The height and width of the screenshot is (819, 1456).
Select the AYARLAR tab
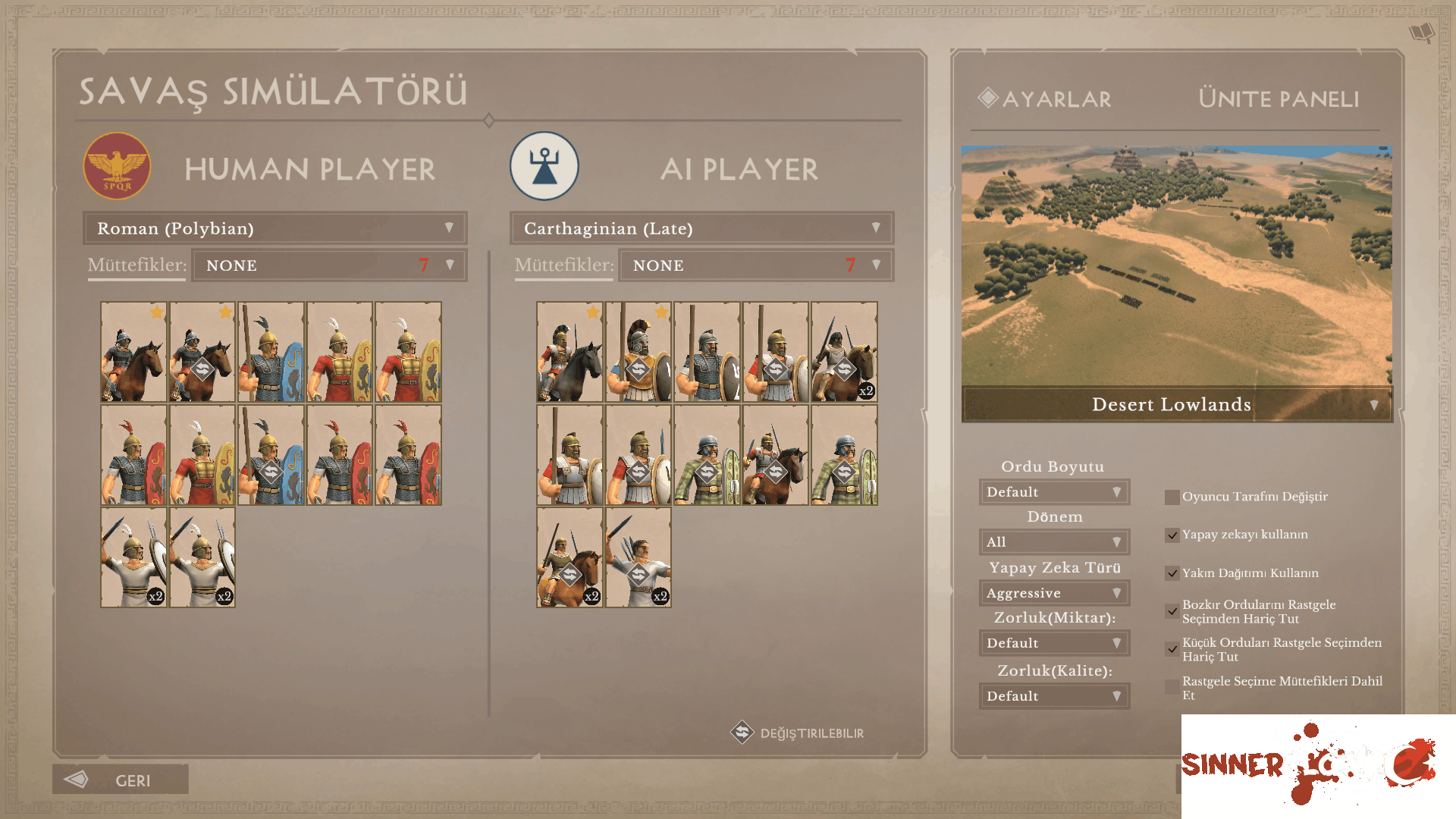pyautogui.click(x=1054, y=99)
